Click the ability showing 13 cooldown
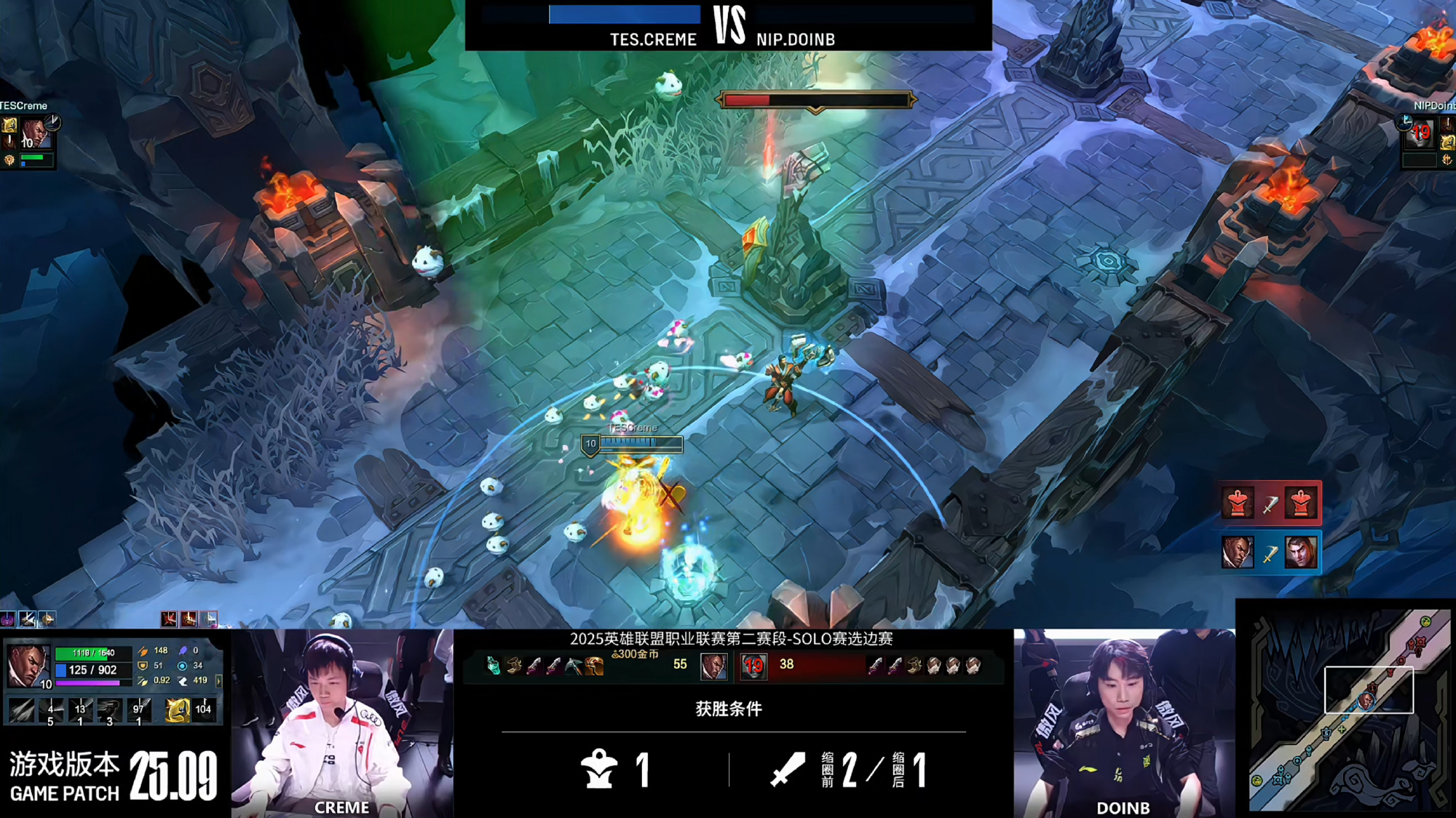Viewport: 1456px width, 818px height. click(x=80, y=709)
